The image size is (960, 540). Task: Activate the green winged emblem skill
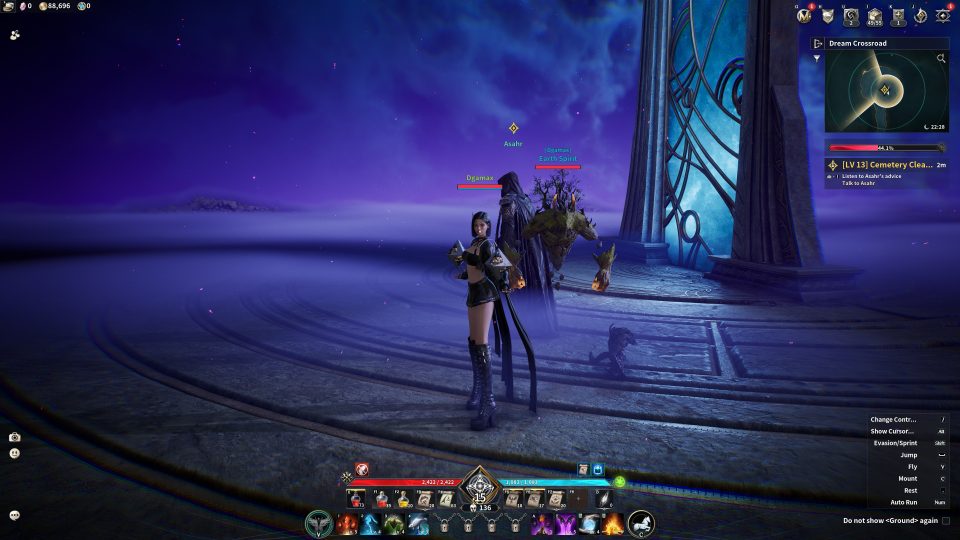tap(318, 523)
